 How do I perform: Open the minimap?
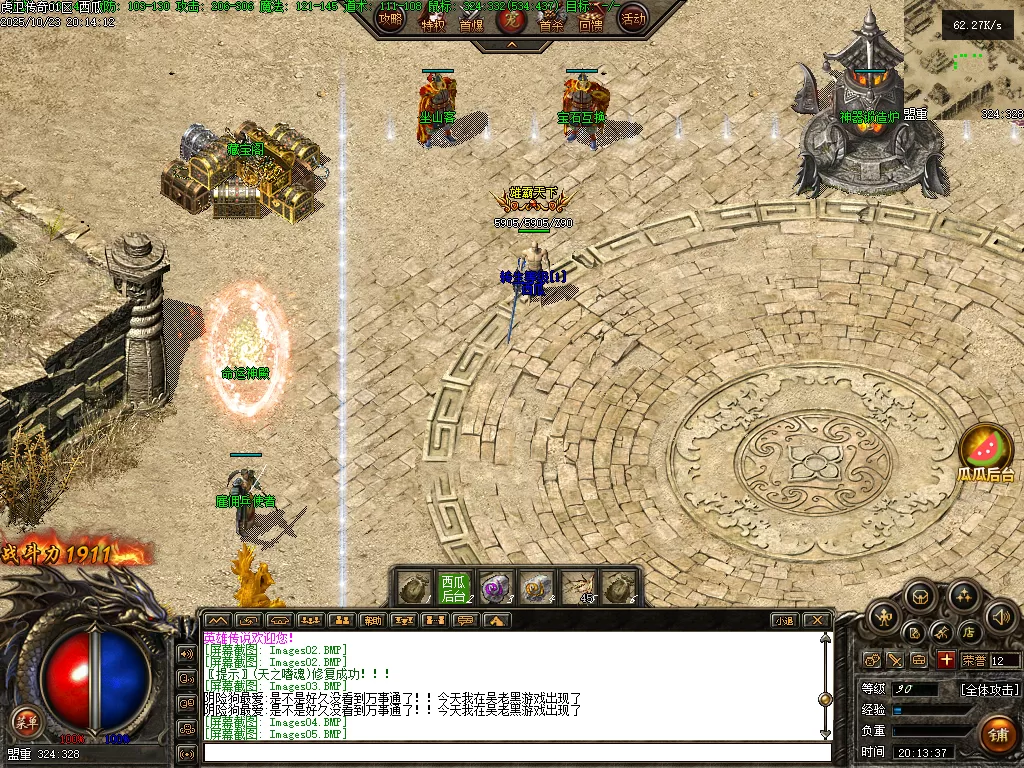click(x=963, y=60)
